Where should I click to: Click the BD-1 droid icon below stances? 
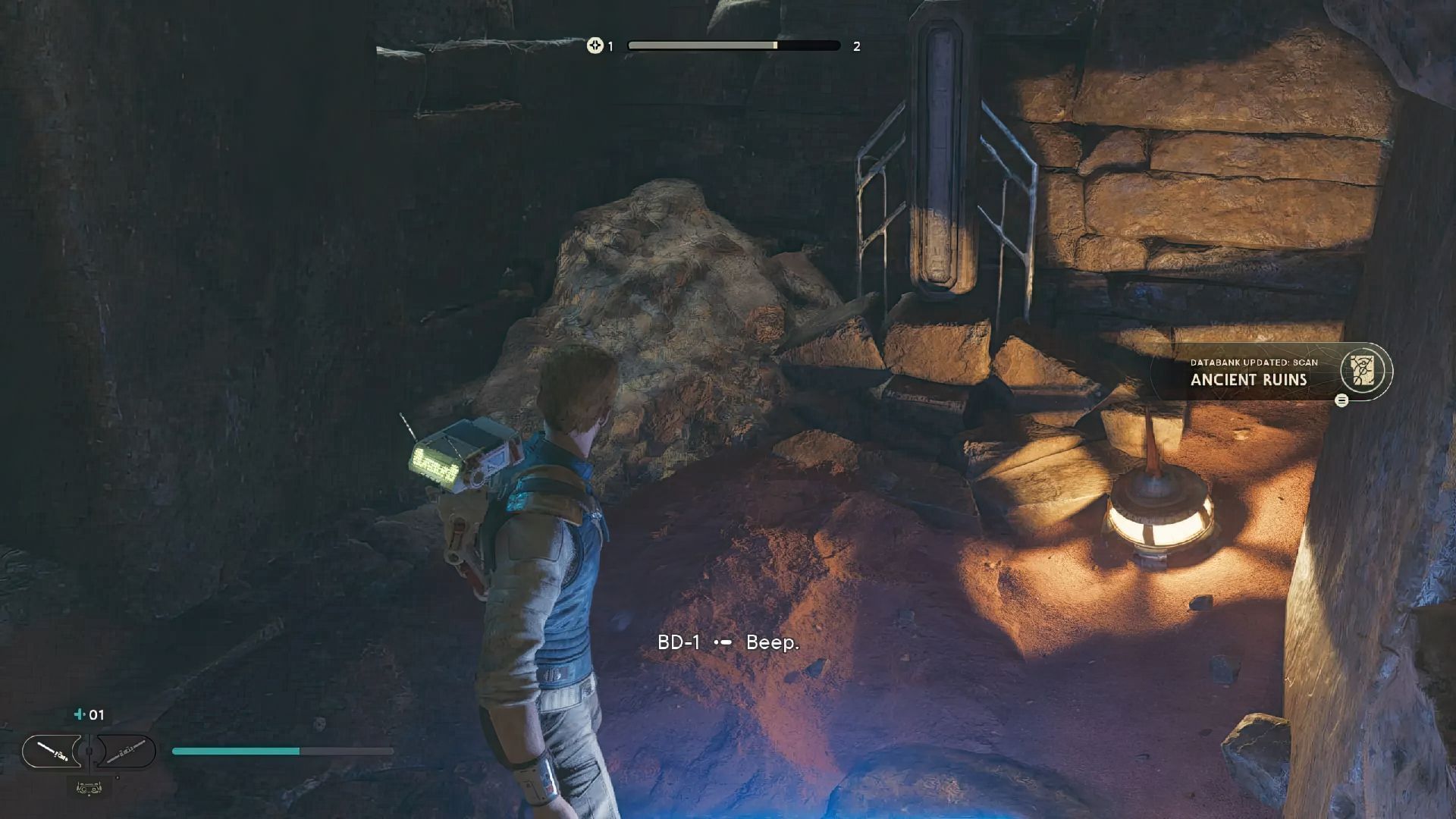point(89,789)
